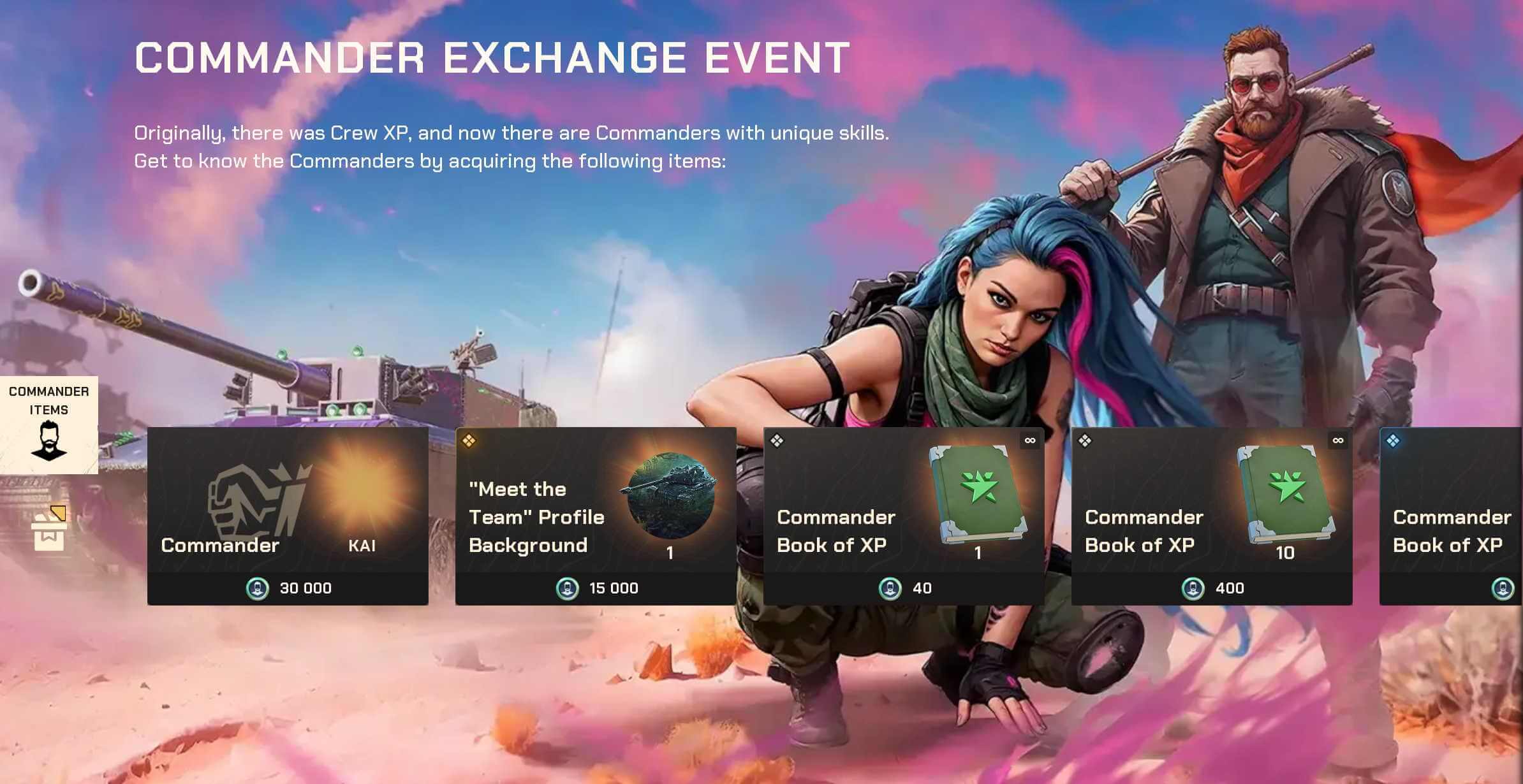Open the gift box rewards tab
The image size is (1523, 784).
[48, 529]
